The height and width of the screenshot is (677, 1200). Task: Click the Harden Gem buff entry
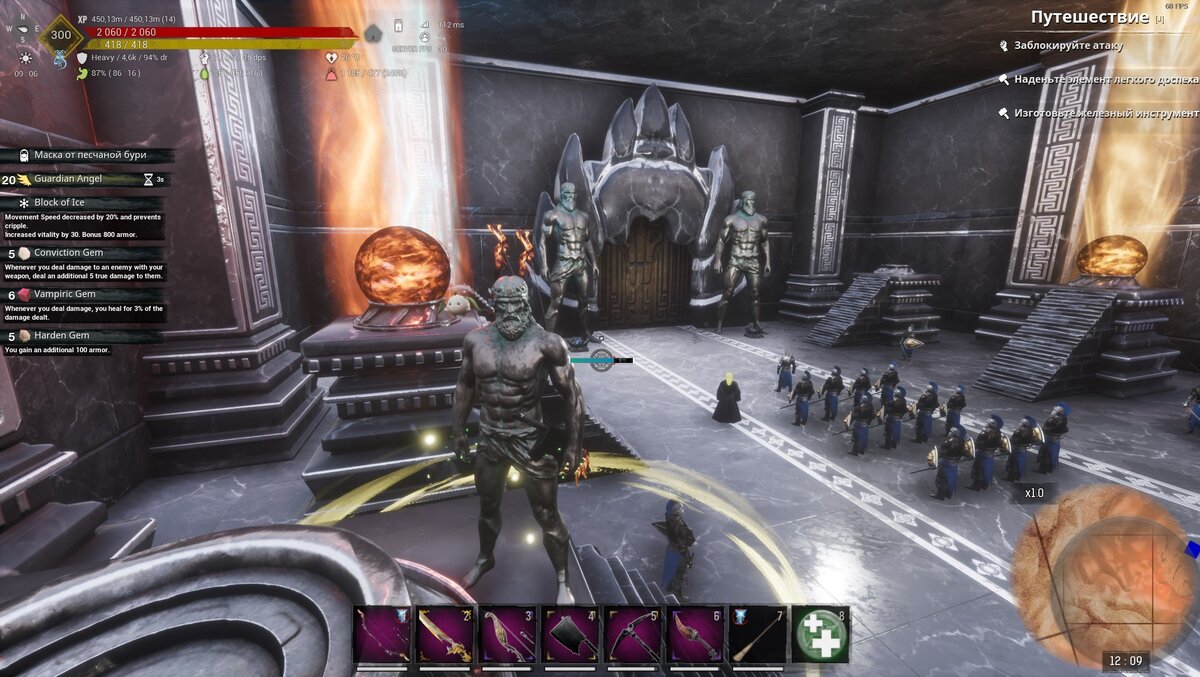[61, 336]
